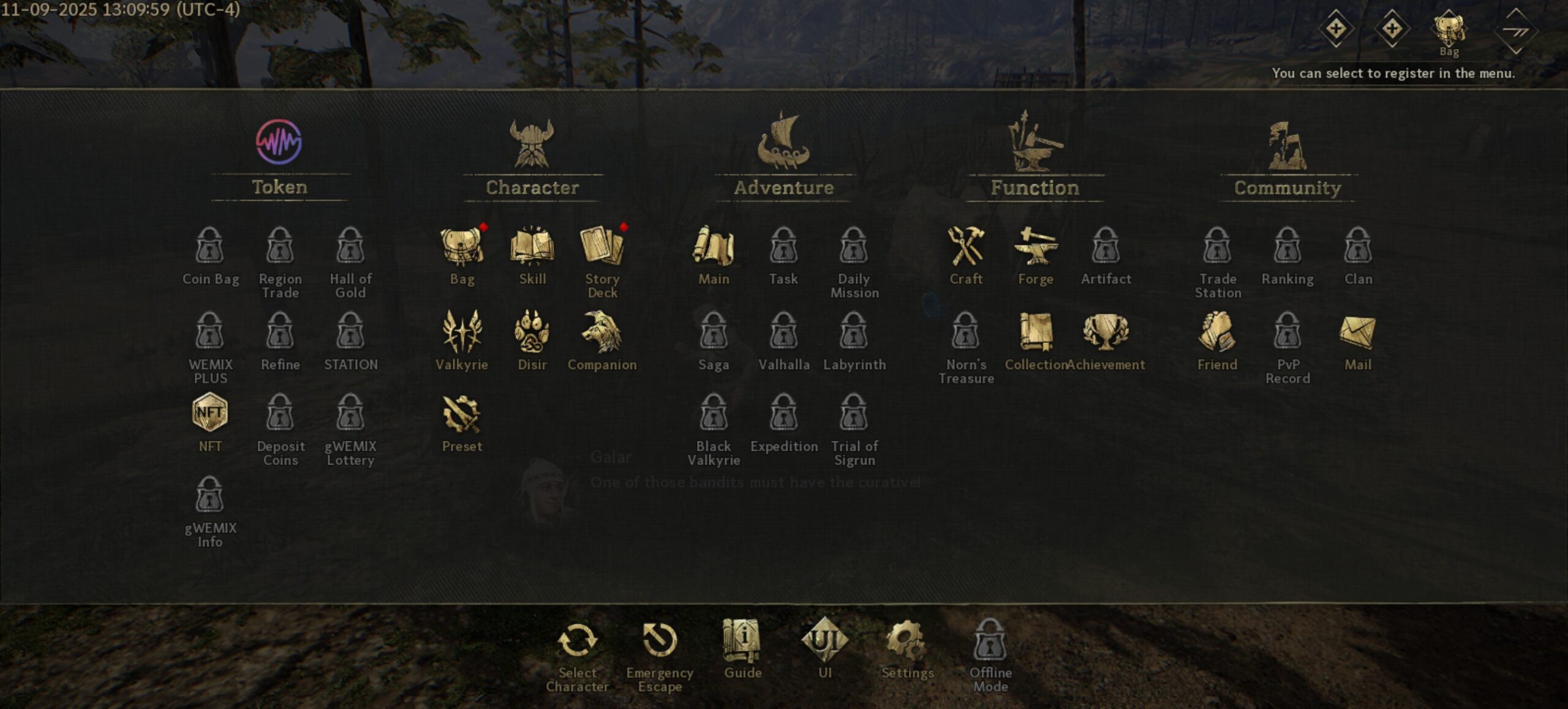
Task: Open the Forge anvil menu
Action: (1036, 248)
